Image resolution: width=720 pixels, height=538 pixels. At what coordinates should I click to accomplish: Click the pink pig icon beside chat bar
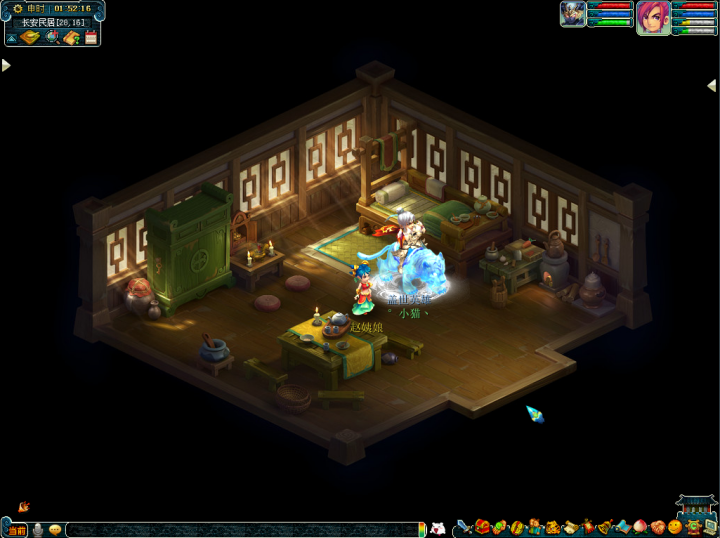click(x=436, y=528)
